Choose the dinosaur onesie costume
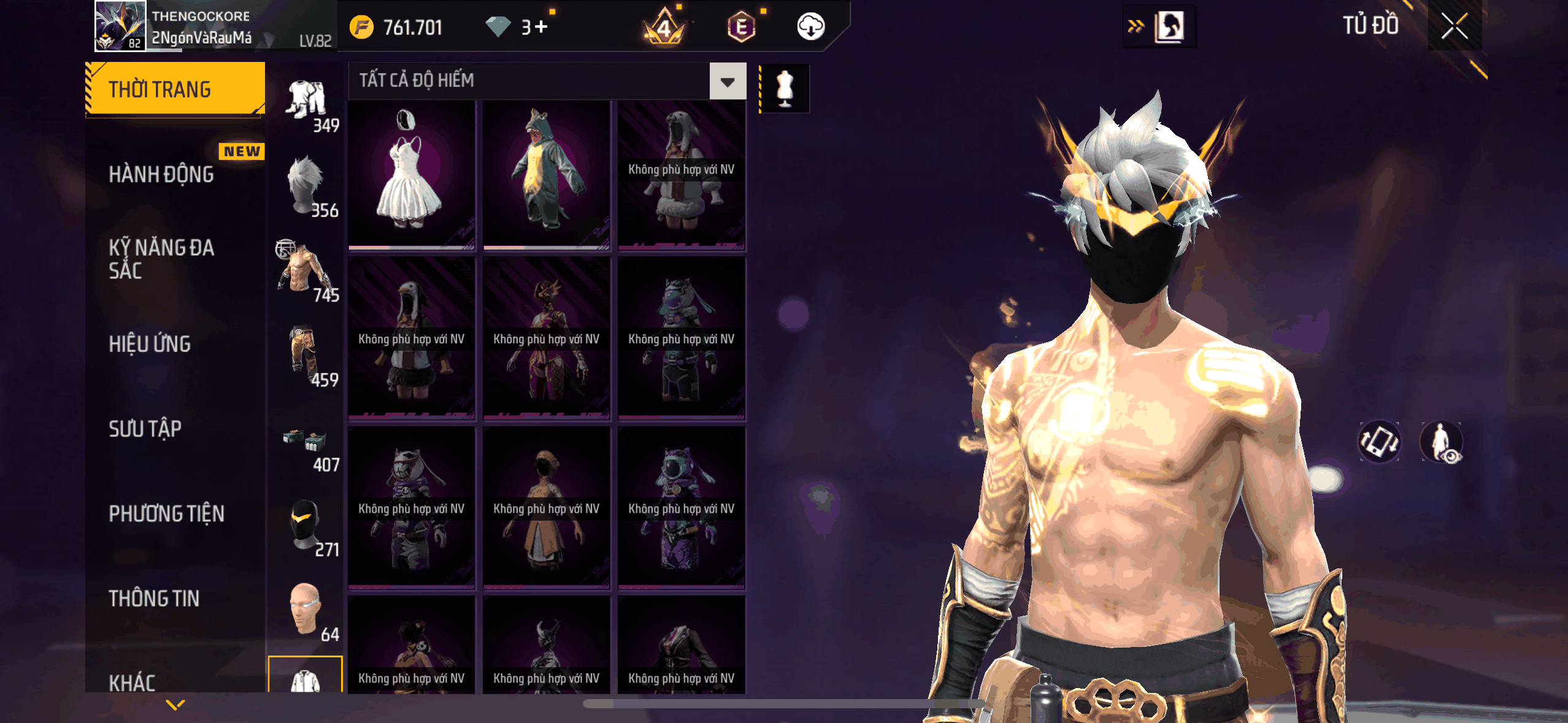Image resolution: width=1568 pixels, height=723 pixels. pos(546,175)
